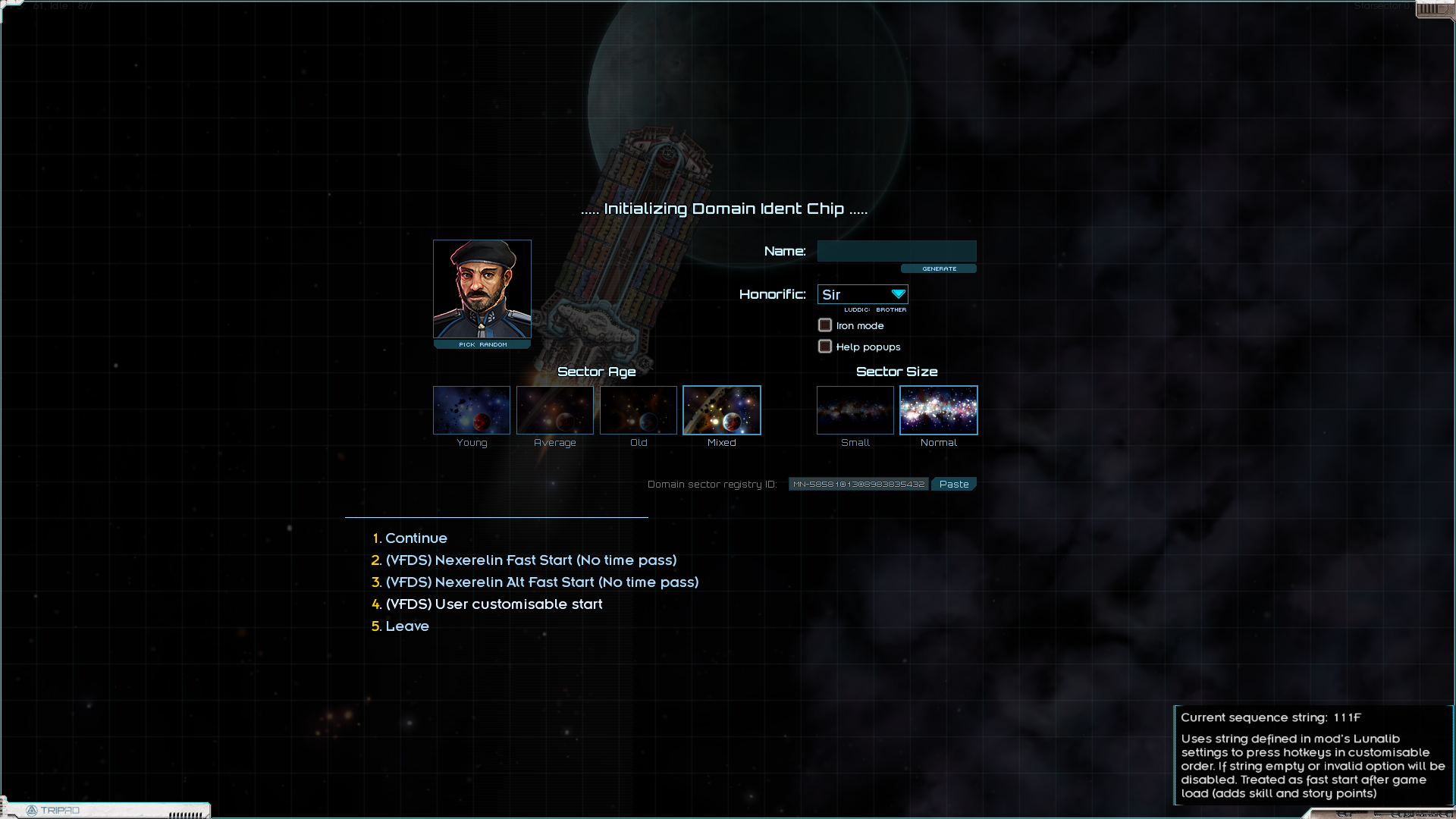Paste a sector registry ID
1456x819 pixels.
[954, 484]
